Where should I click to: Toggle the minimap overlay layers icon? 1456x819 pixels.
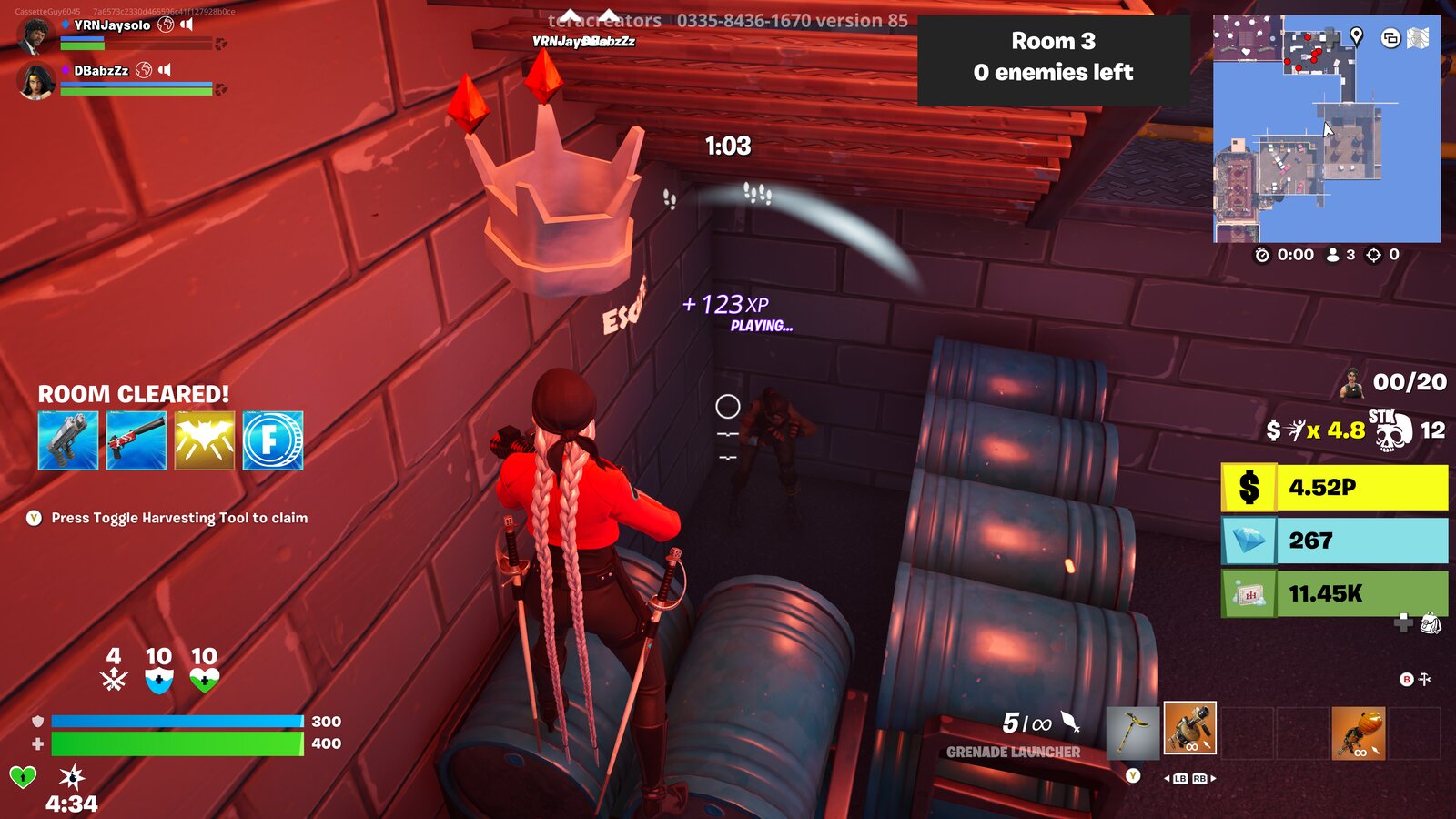coord(1390,38)
